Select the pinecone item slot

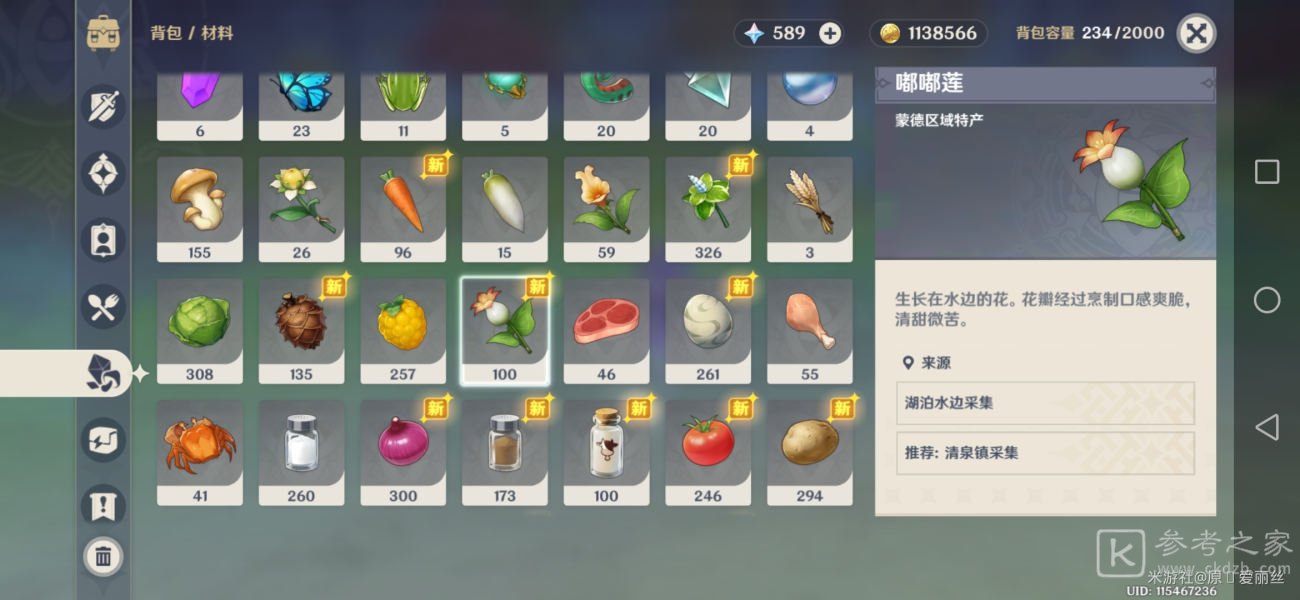pos(301,330)
